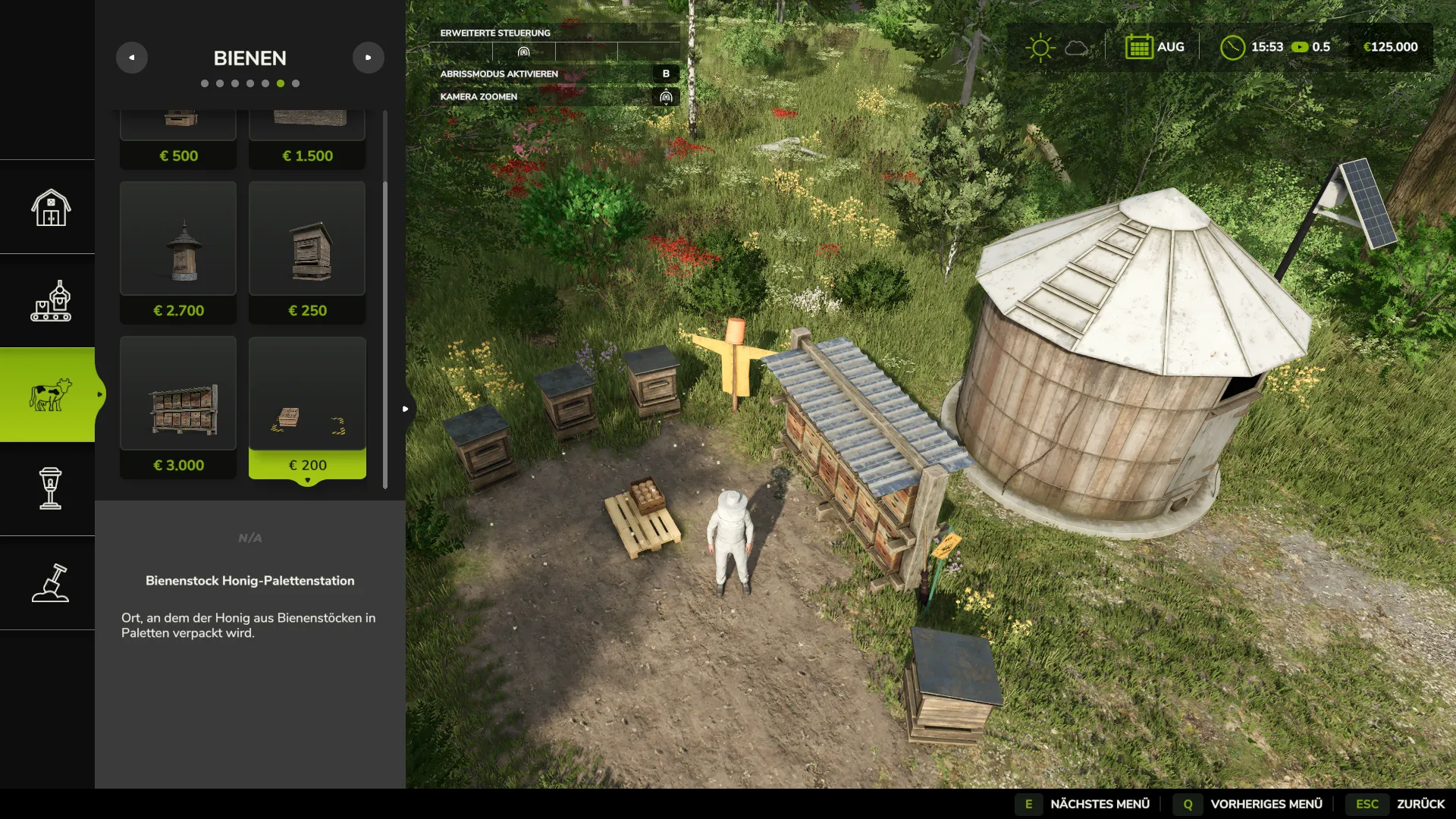Go to the next category with right arrow

pyautogui.click(x=368, y=58)
